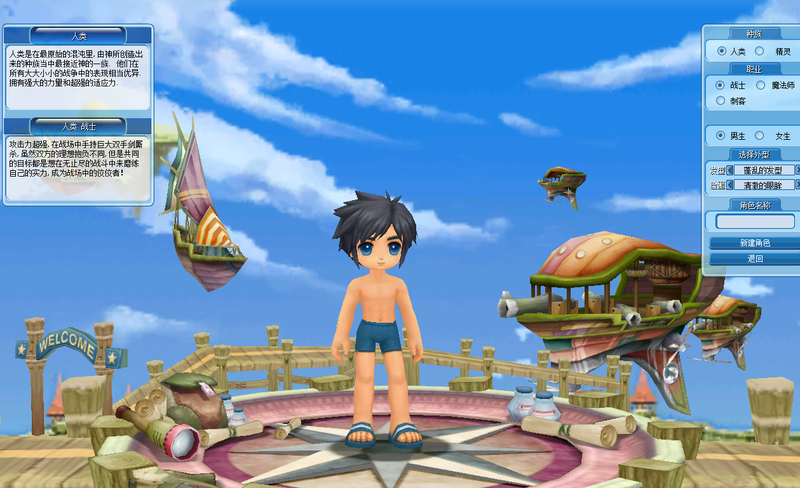Set gender to 男生 (Male)
This screenshot has height=488, width=800.
pyautogui.click(x=721, y=135)
